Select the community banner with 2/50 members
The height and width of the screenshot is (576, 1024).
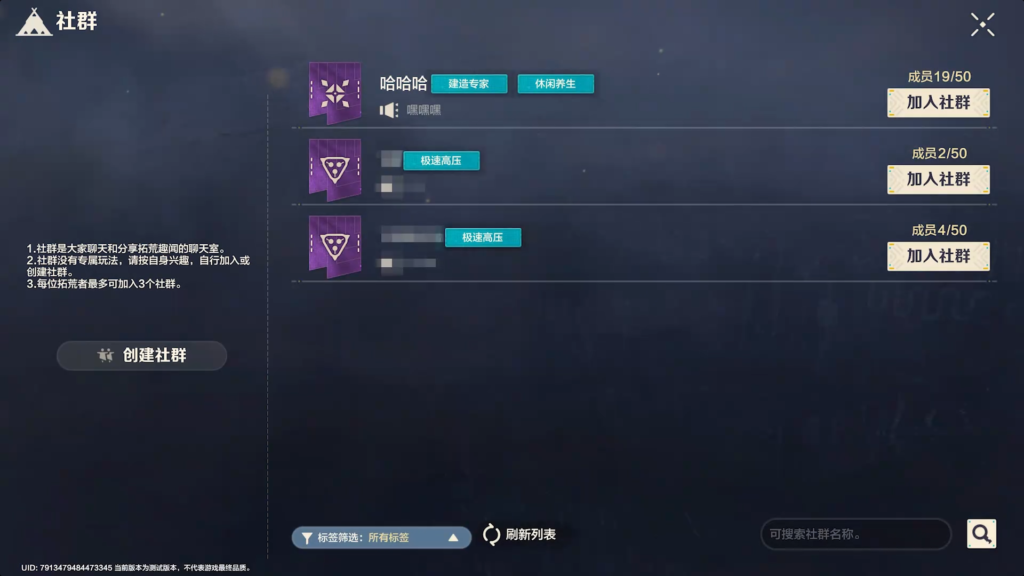point(334,170)
